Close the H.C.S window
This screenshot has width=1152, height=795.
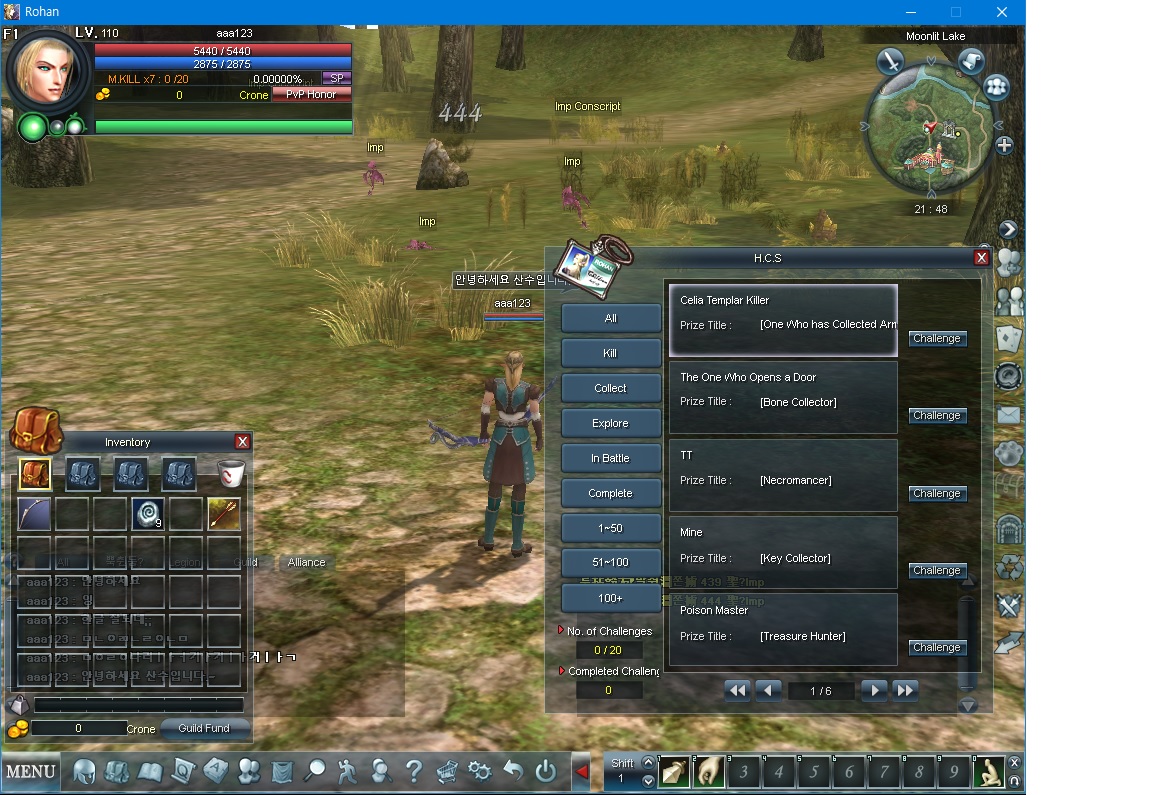(981, 258)
